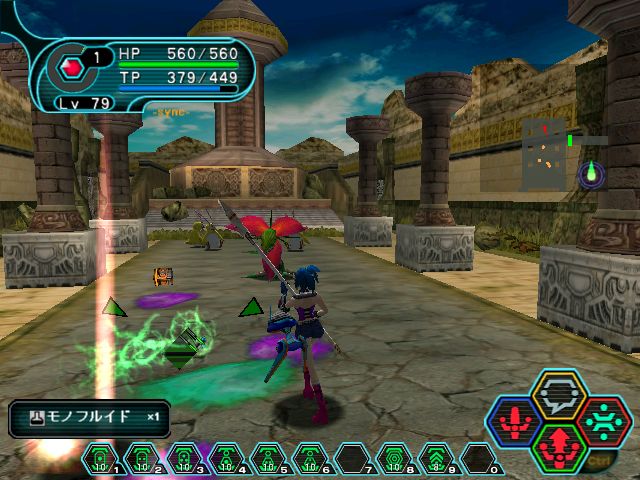Activate hotbar slot 4
Screen dimensions: 640x480
click(224, 460)
